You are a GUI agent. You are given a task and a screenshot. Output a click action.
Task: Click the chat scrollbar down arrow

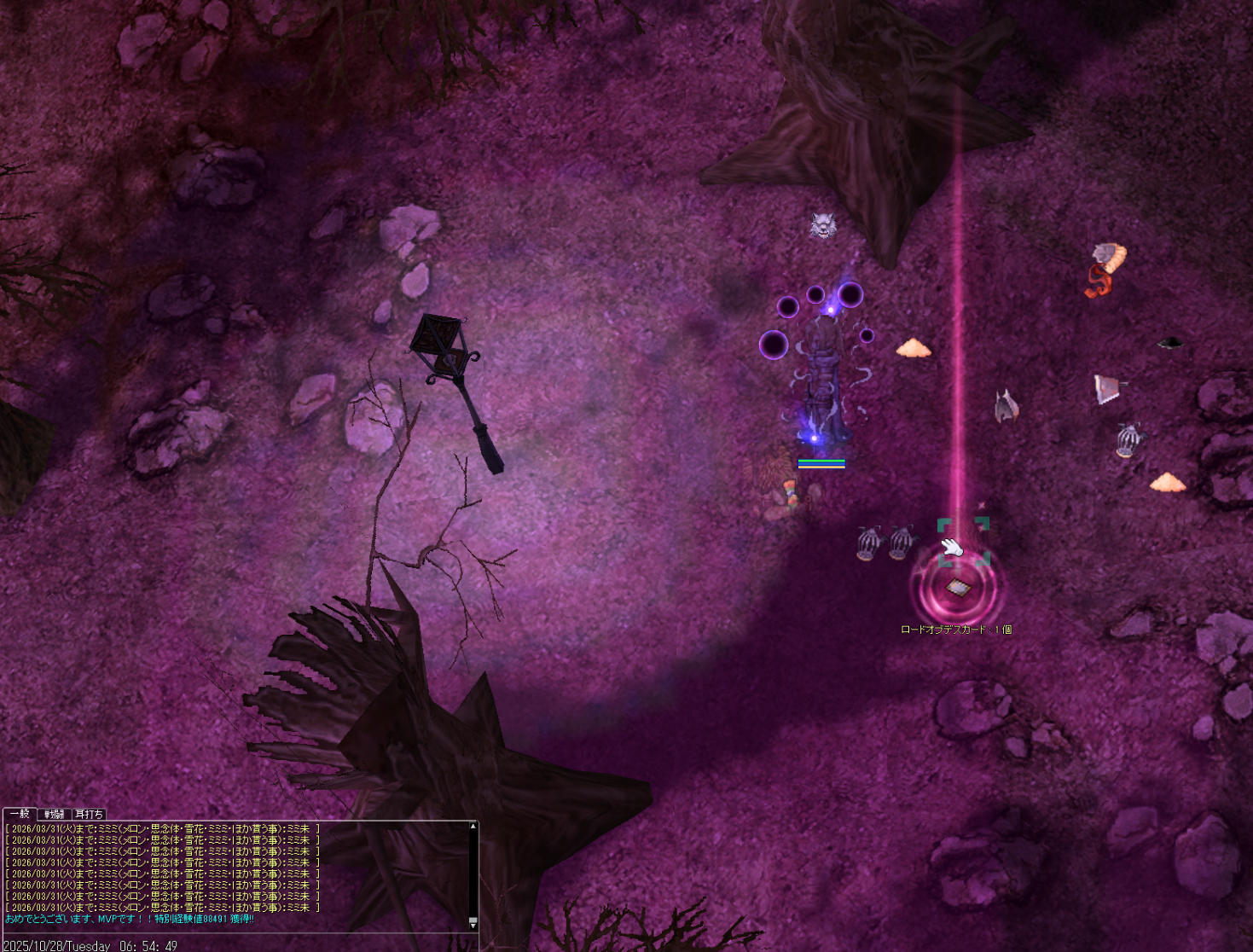(473, 924)
